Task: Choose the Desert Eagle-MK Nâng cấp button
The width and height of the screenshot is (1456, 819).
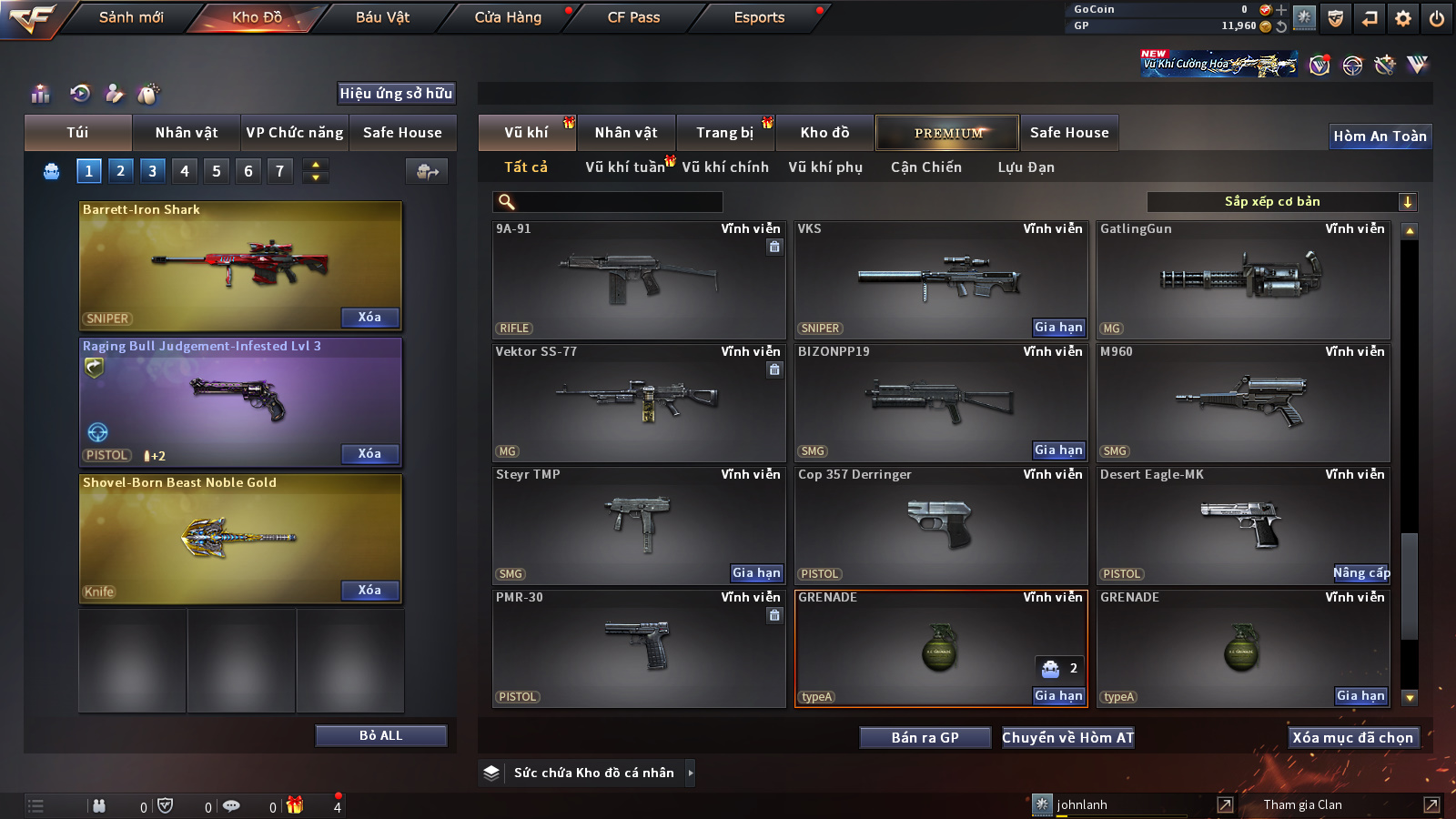Action: click(1361, 573)
